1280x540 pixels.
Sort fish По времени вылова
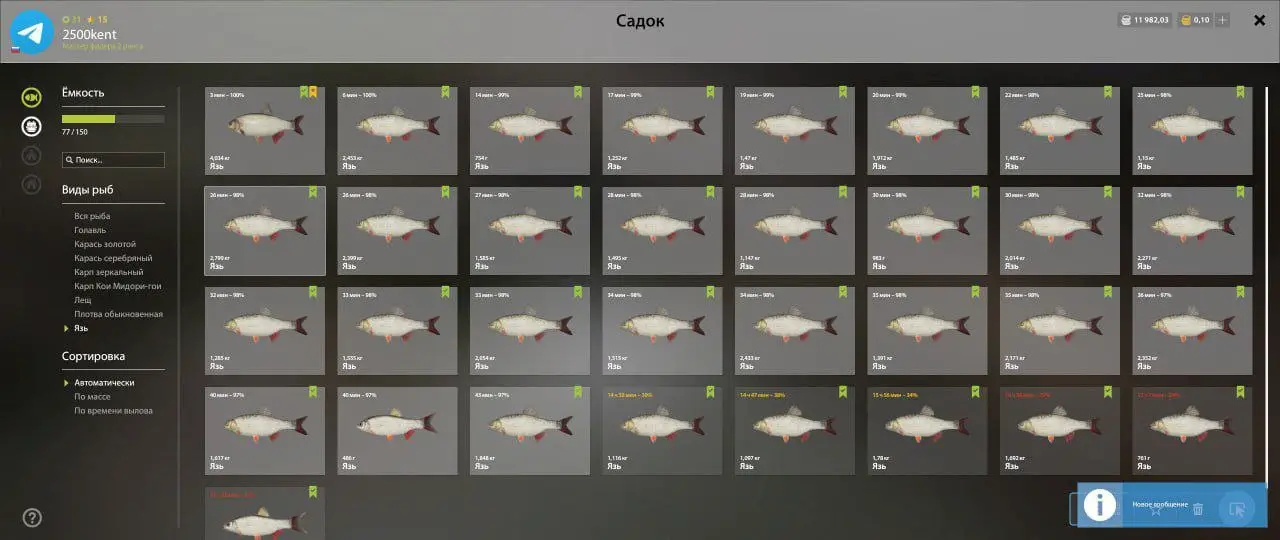(x=113, y=411)
